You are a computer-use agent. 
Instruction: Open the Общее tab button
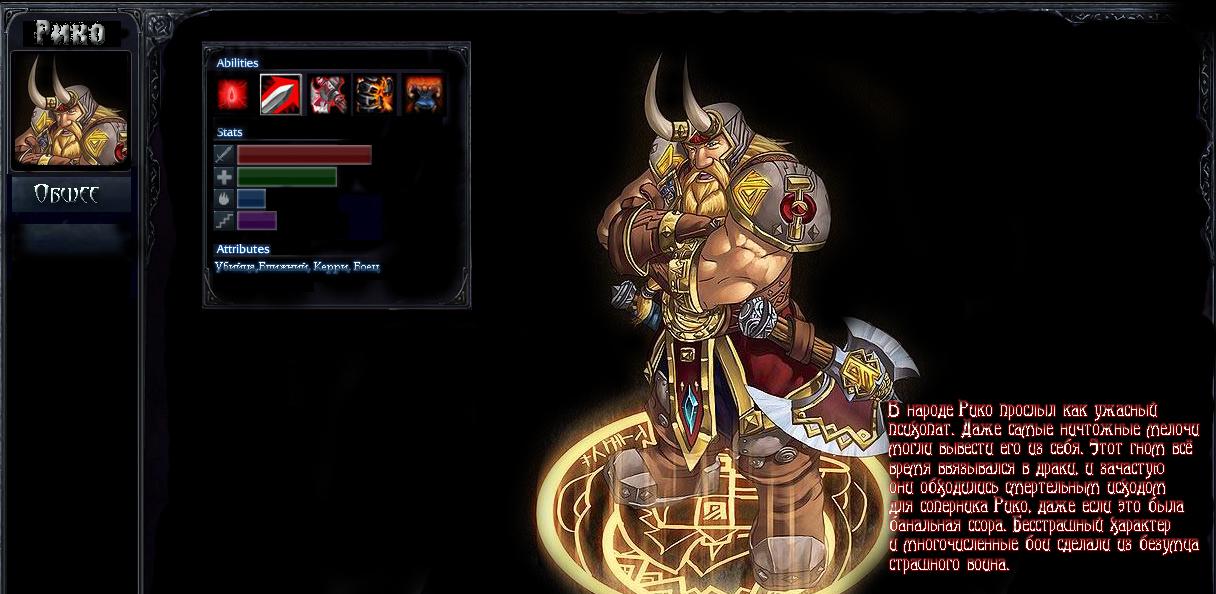pyautogui.click(x=70, y=195)
